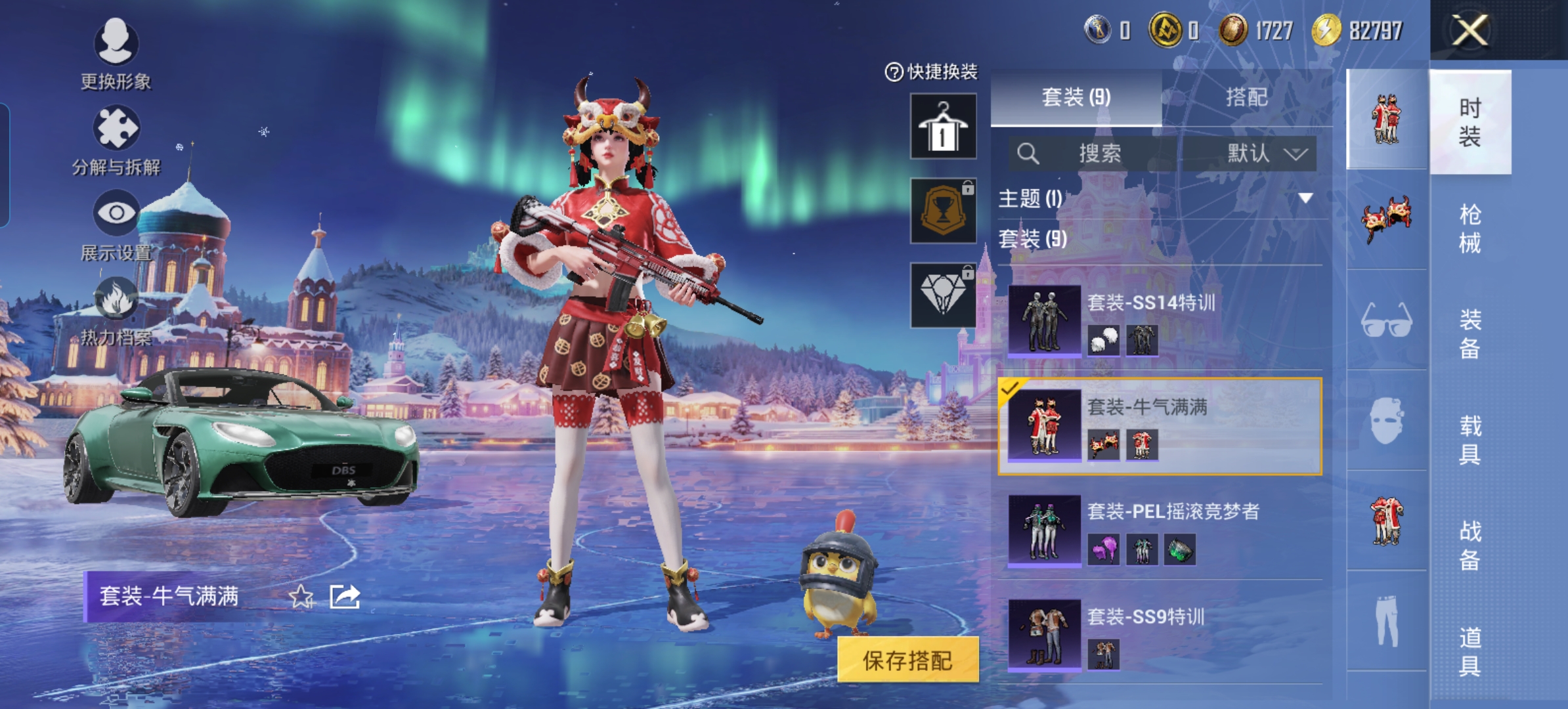Save outfit with 保存搭配 button

pos(907,660)
